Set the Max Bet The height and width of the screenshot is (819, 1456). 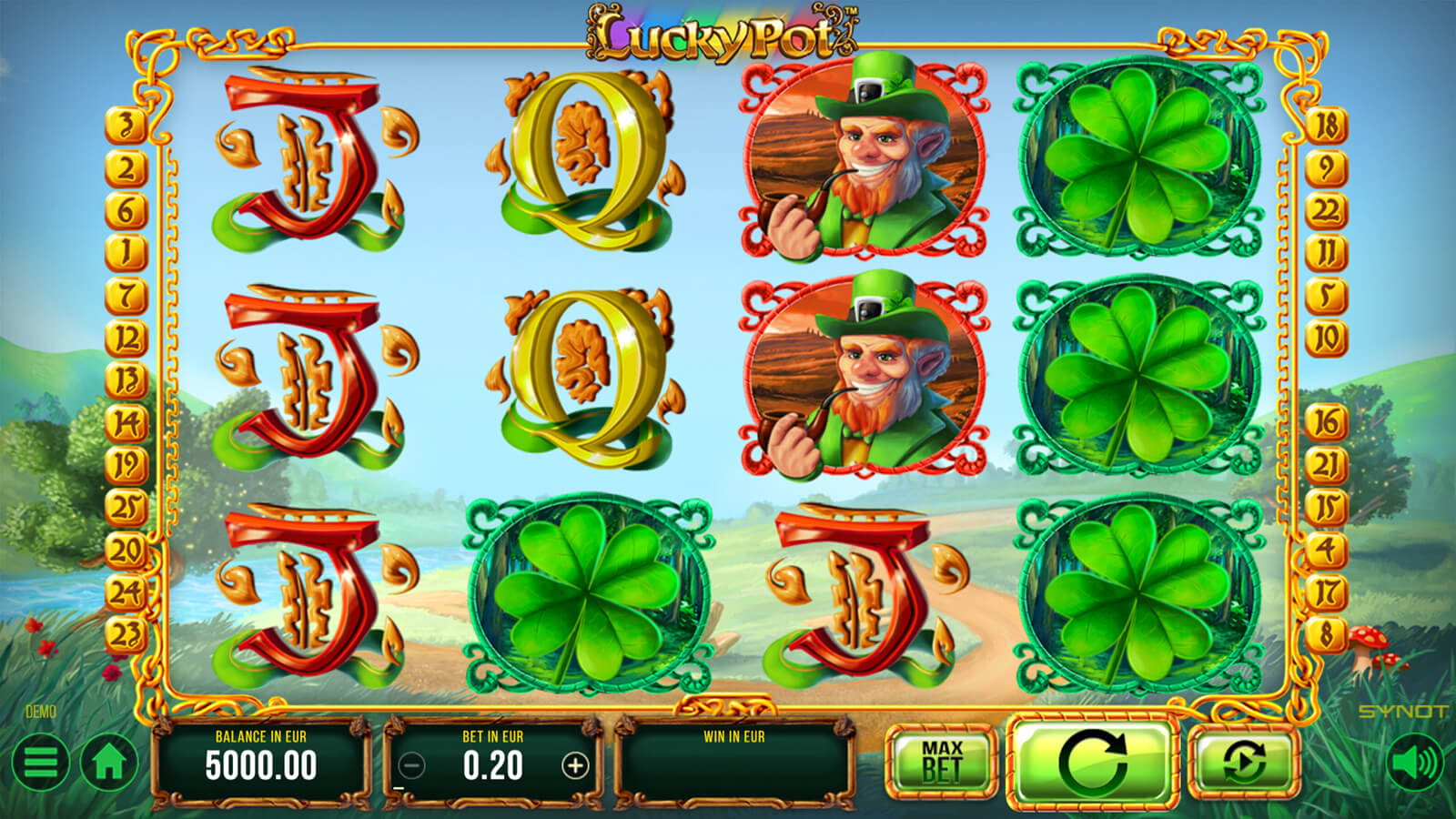pos(941,762)
